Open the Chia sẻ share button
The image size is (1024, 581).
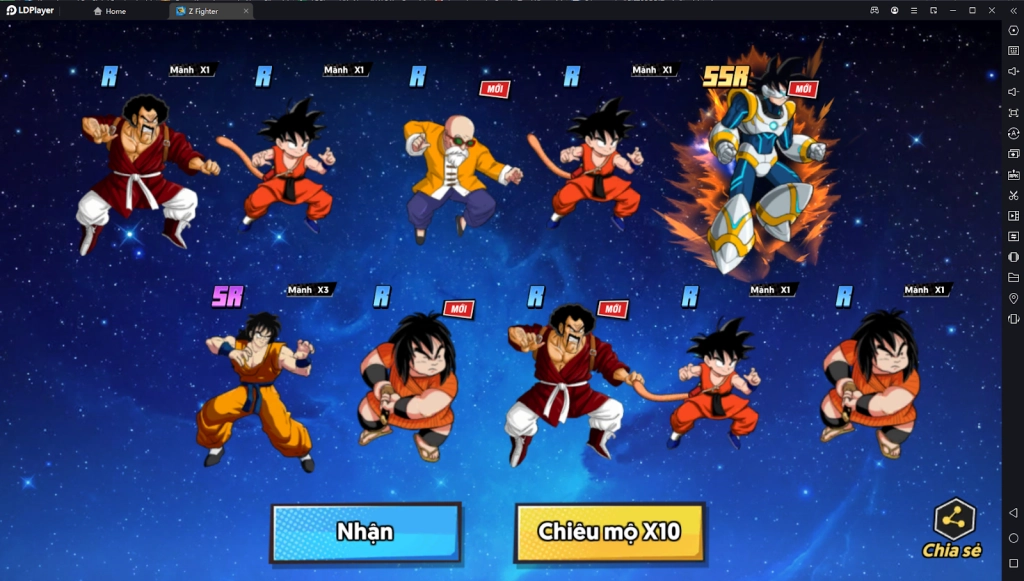(x=953, y=527)
